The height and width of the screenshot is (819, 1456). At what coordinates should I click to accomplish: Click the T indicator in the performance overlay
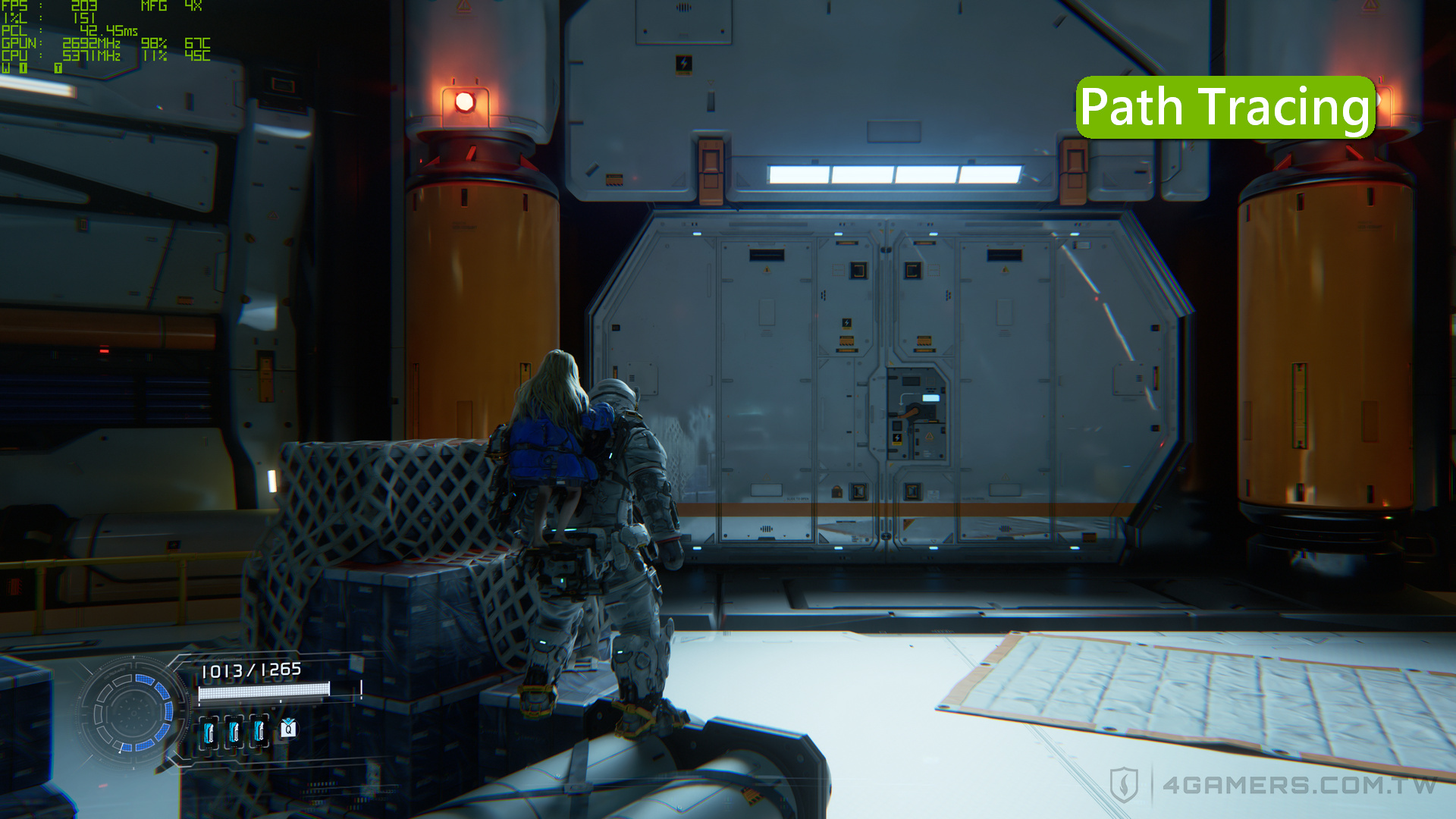[58, 67]
